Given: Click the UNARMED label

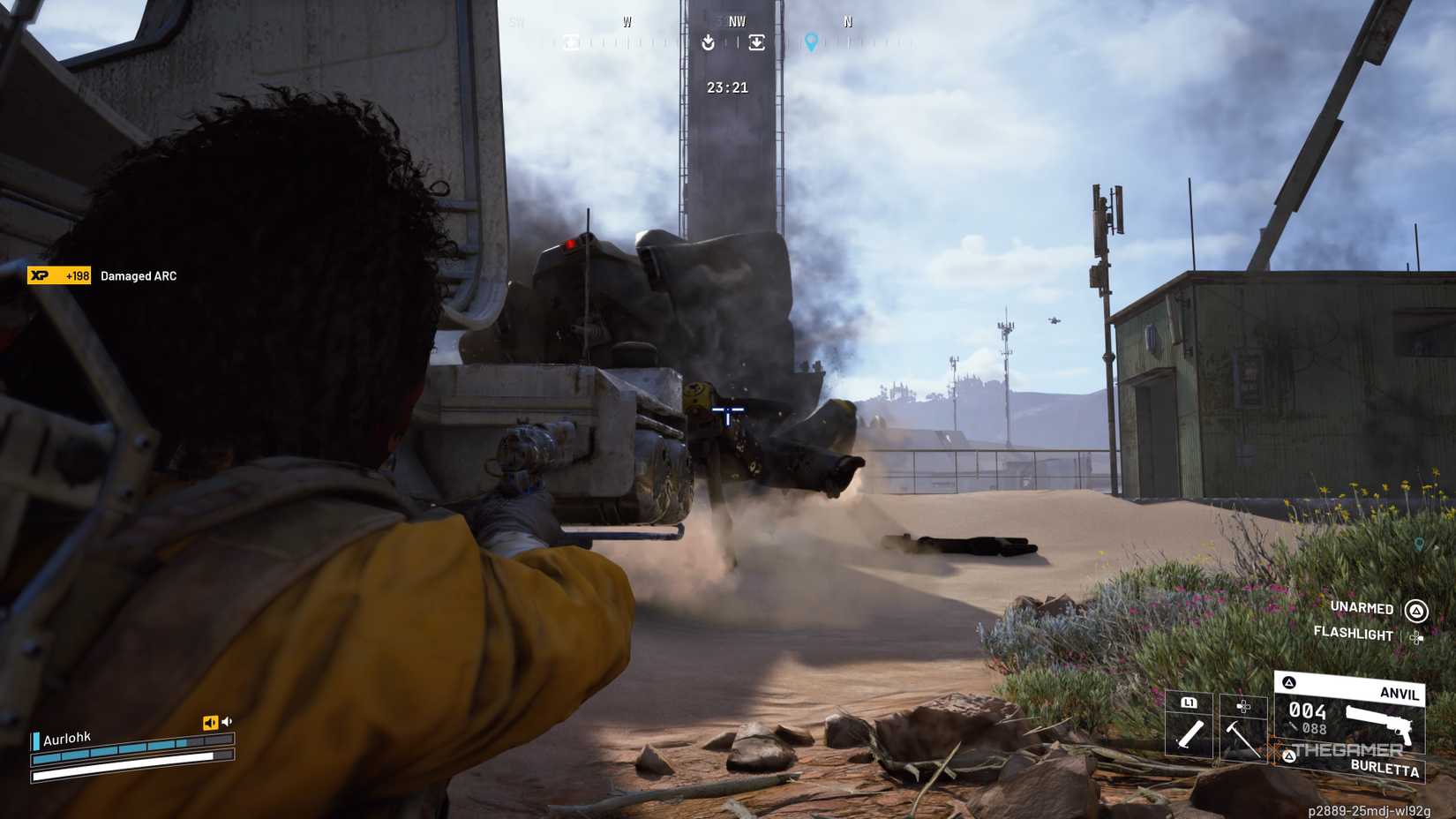Looking at the screenshot, I should (x=1361, y=608).
